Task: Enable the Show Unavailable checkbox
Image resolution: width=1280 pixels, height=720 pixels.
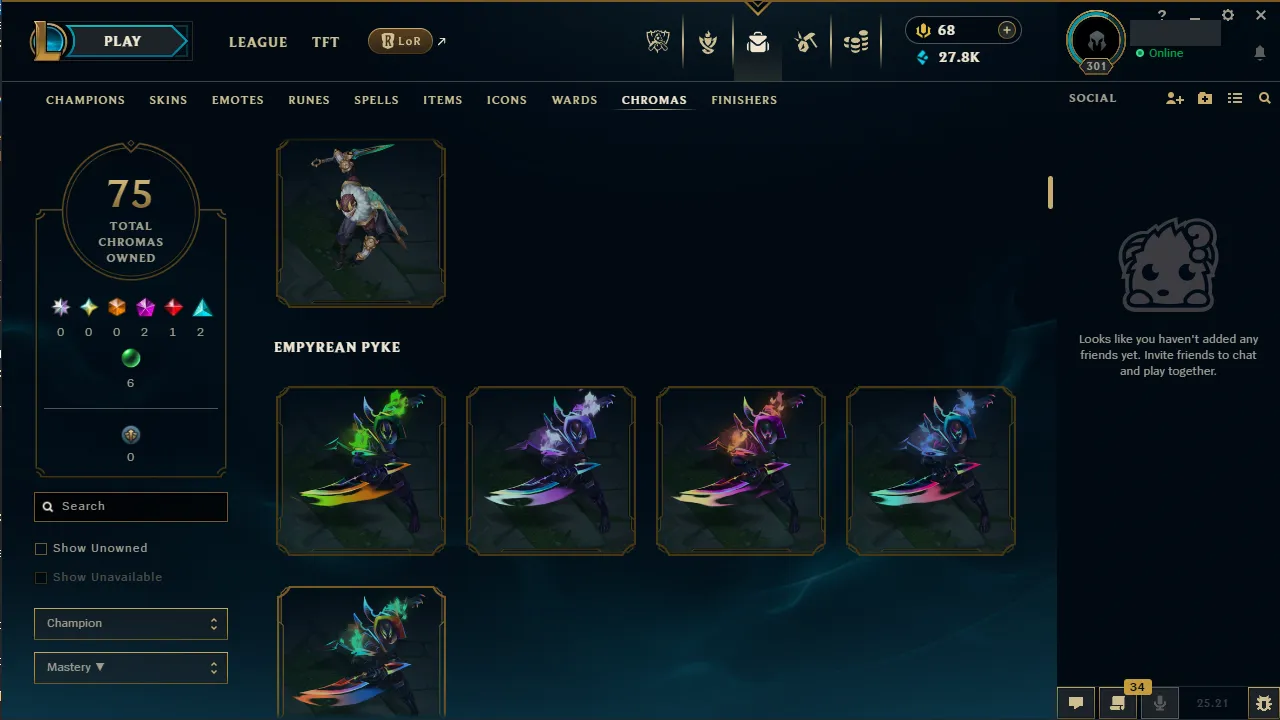Action: coord(41,577)
